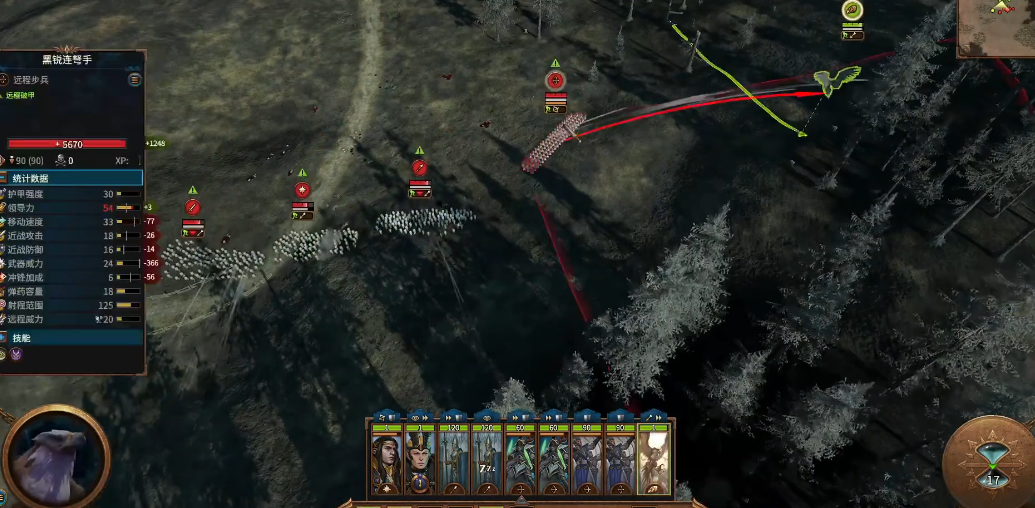The image size is (1035, 508).
Task: Click the battlefield minimap
Action: point(996,28)
